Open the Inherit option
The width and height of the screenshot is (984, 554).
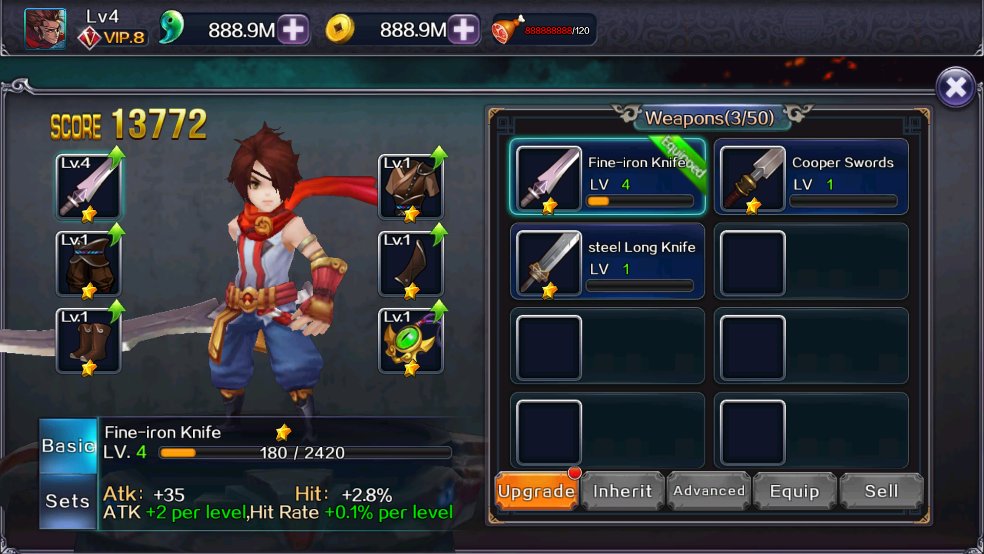pyautogui.click(x=623, y=491)
